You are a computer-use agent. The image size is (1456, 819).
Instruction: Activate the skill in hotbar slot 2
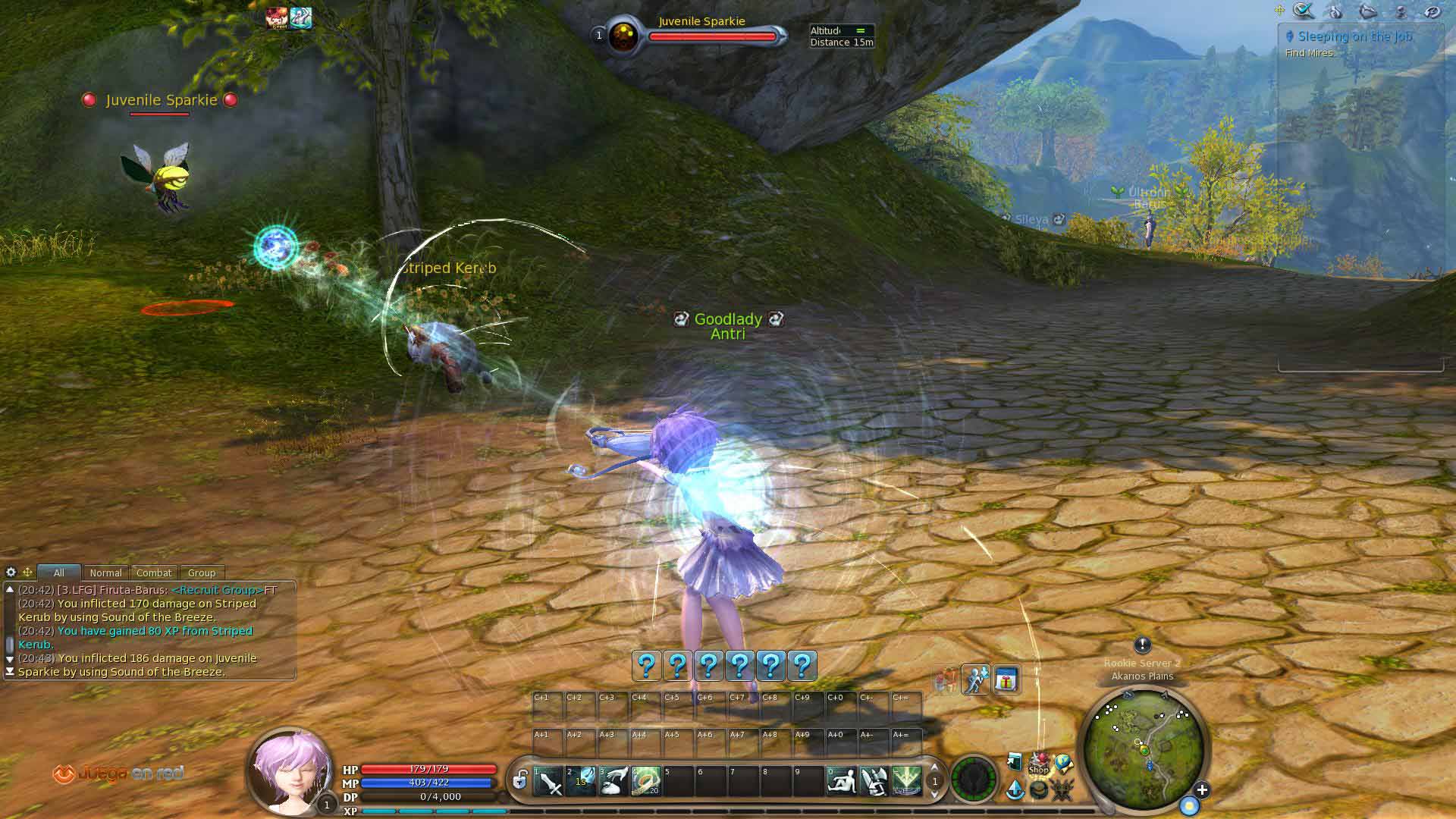tap(581, 781)
